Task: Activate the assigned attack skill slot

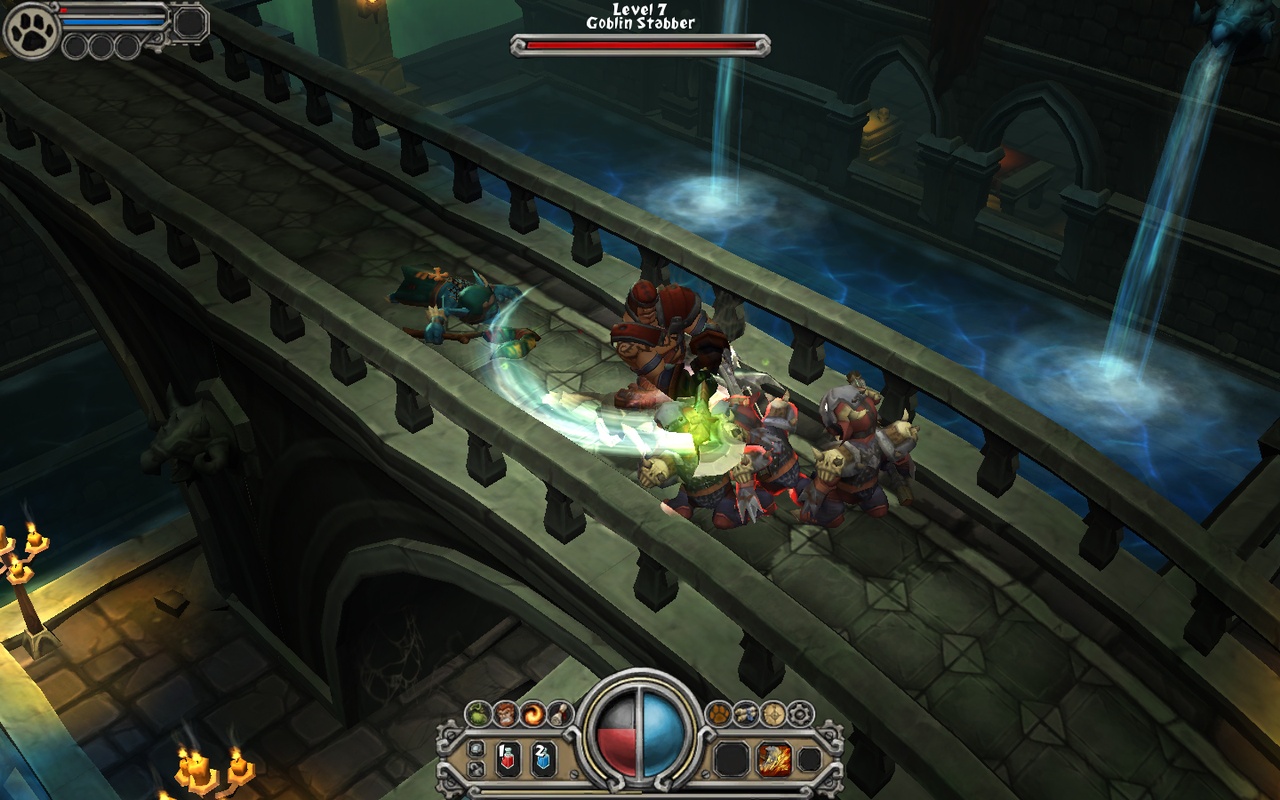Action: point(773,759)
